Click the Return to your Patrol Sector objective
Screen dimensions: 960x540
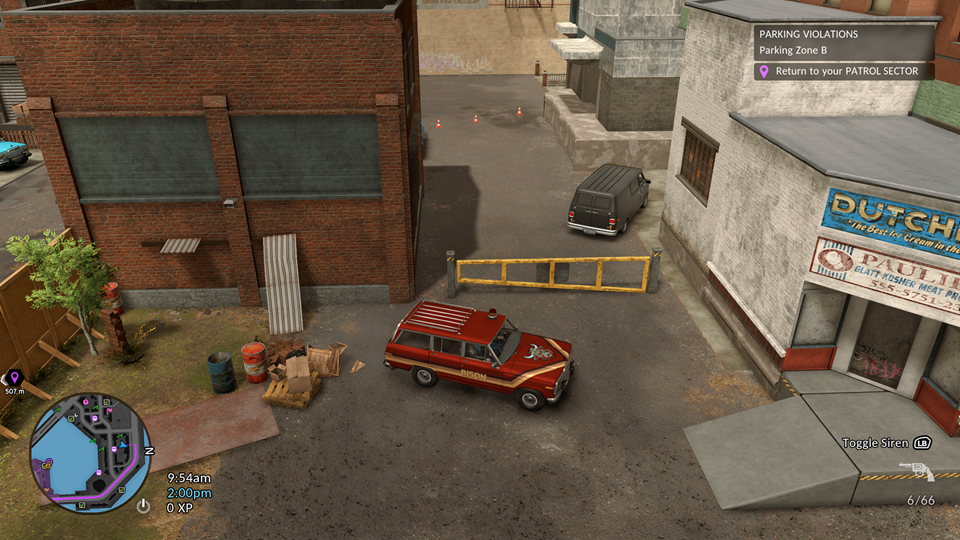coord(845,72)
